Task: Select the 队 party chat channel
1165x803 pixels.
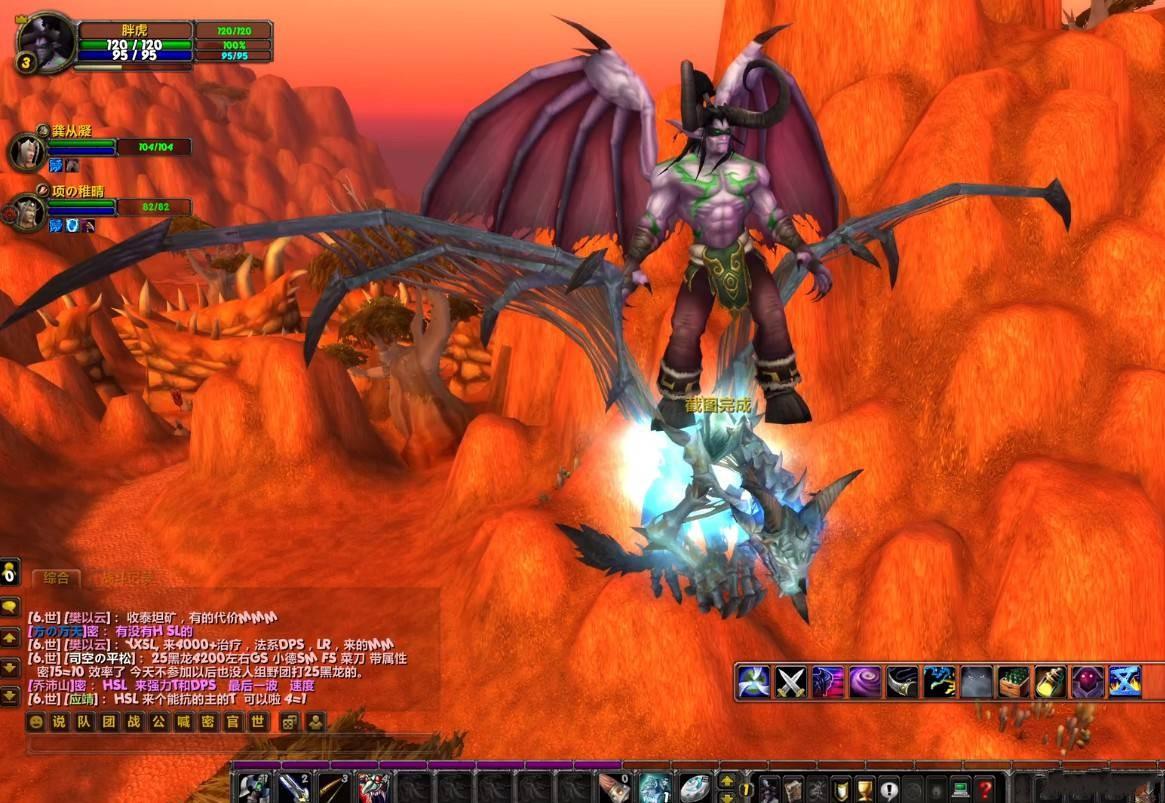Action: [82, 722]
